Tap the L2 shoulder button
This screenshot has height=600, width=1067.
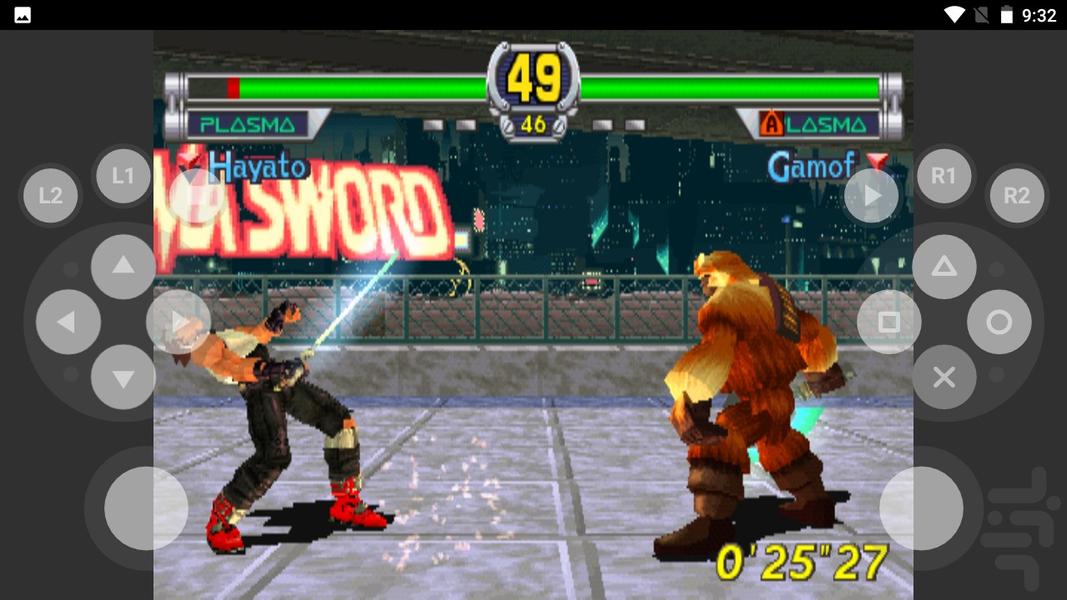tap(50, 195)
